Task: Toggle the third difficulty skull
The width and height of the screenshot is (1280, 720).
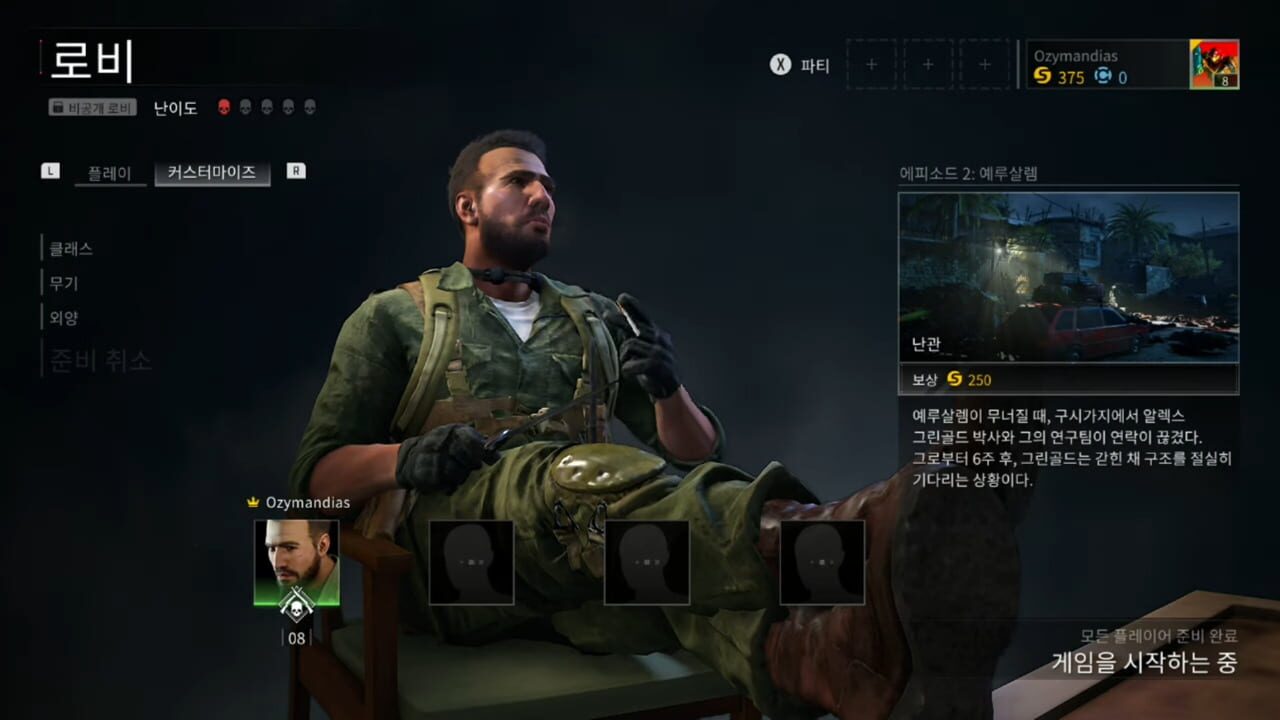Action: tap(266, 107)
